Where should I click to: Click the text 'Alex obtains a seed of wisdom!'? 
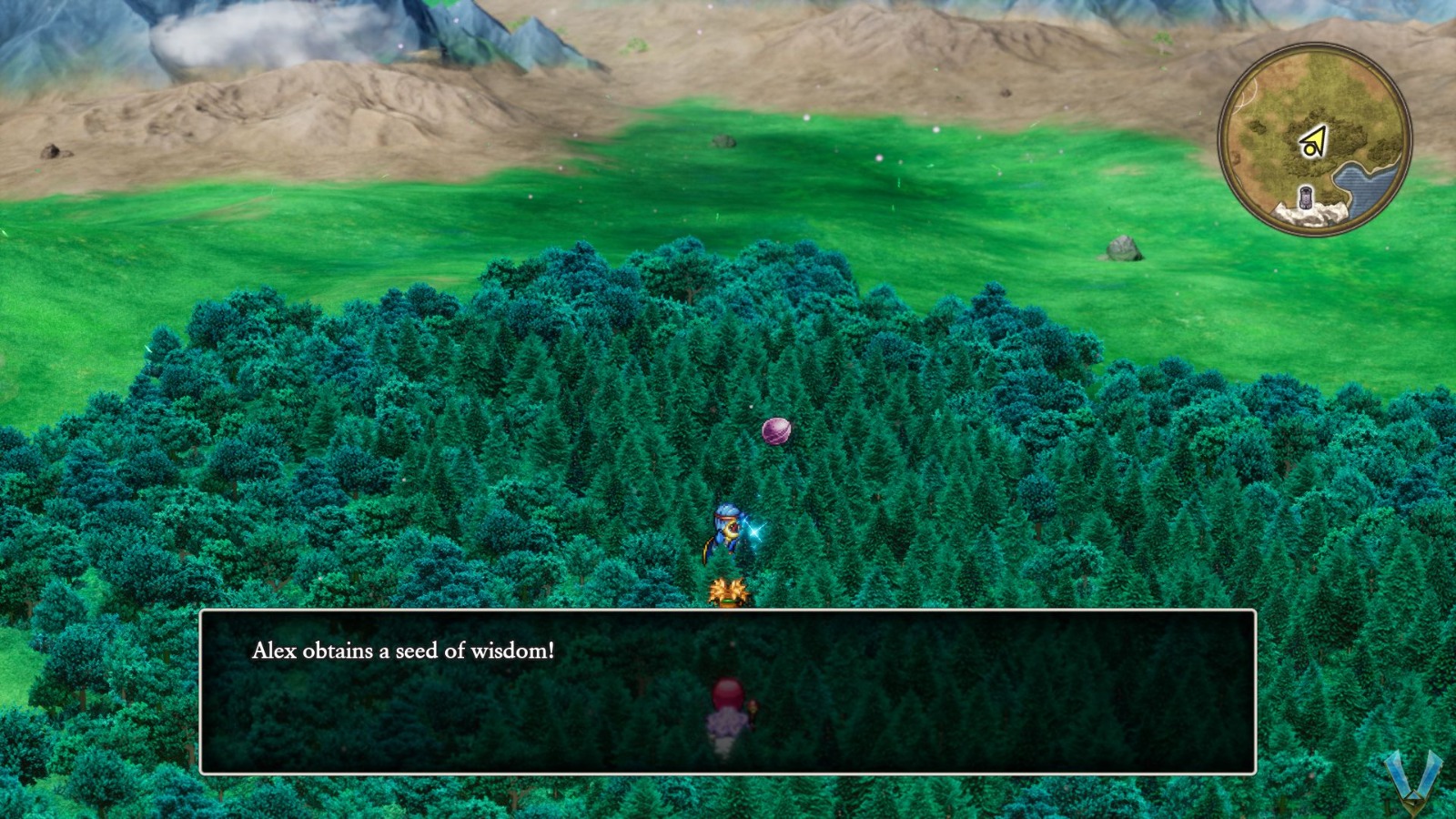401,651
